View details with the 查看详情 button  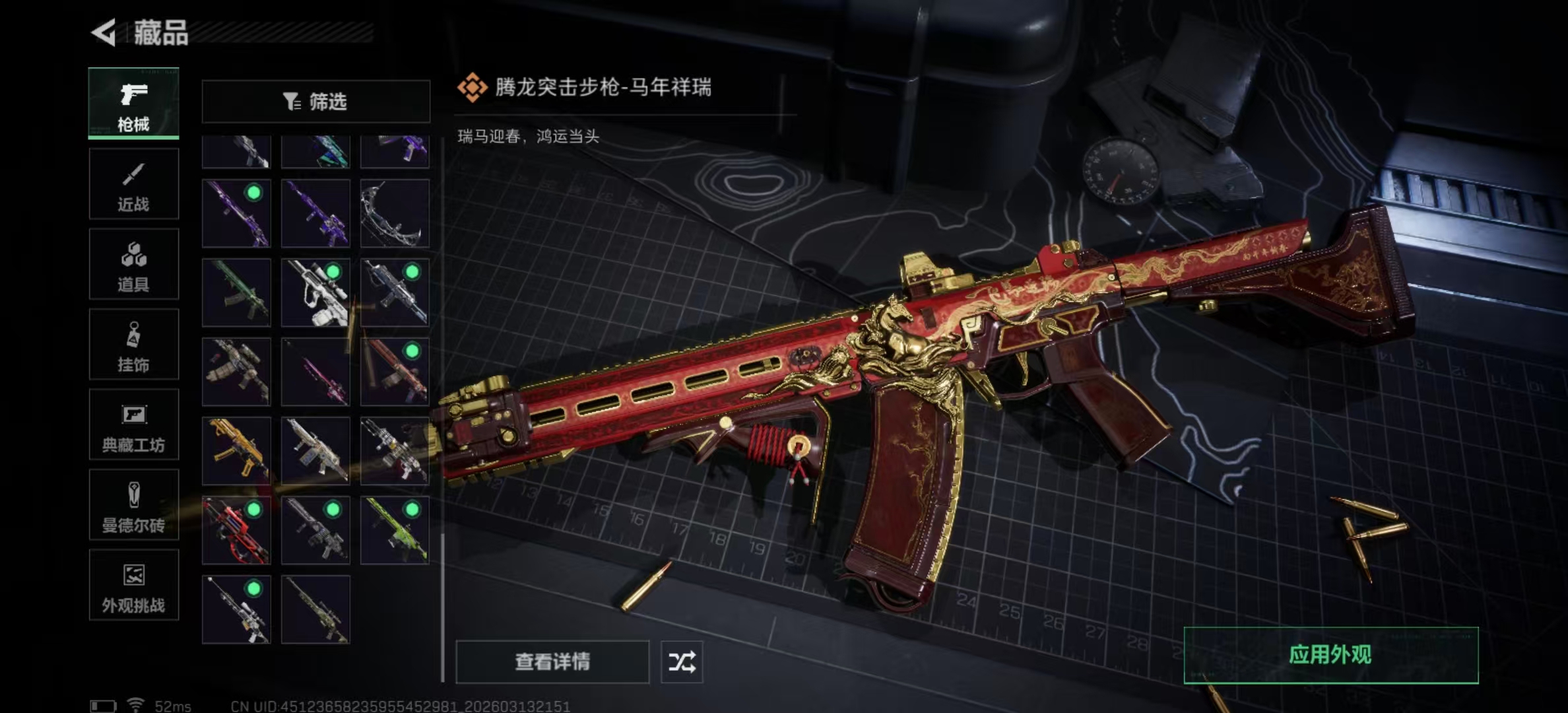click(x=552, y=662)
